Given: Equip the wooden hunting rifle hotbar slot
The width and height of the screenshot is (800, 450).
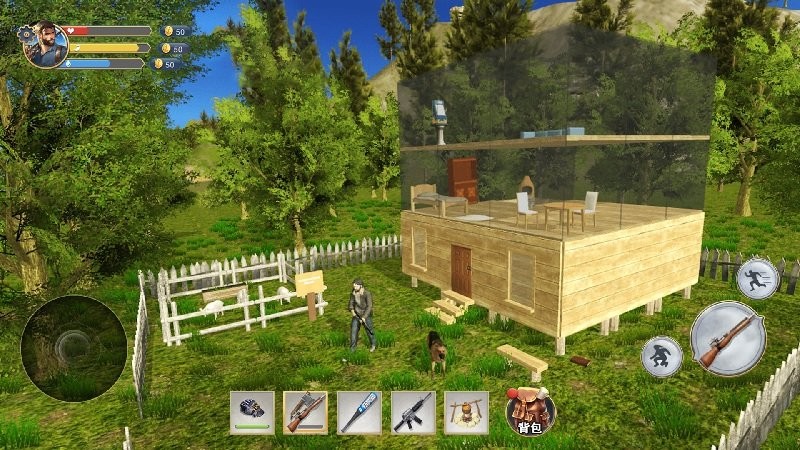Looking at the screenshot, I should pyautogui.click(x=305, y=411).
